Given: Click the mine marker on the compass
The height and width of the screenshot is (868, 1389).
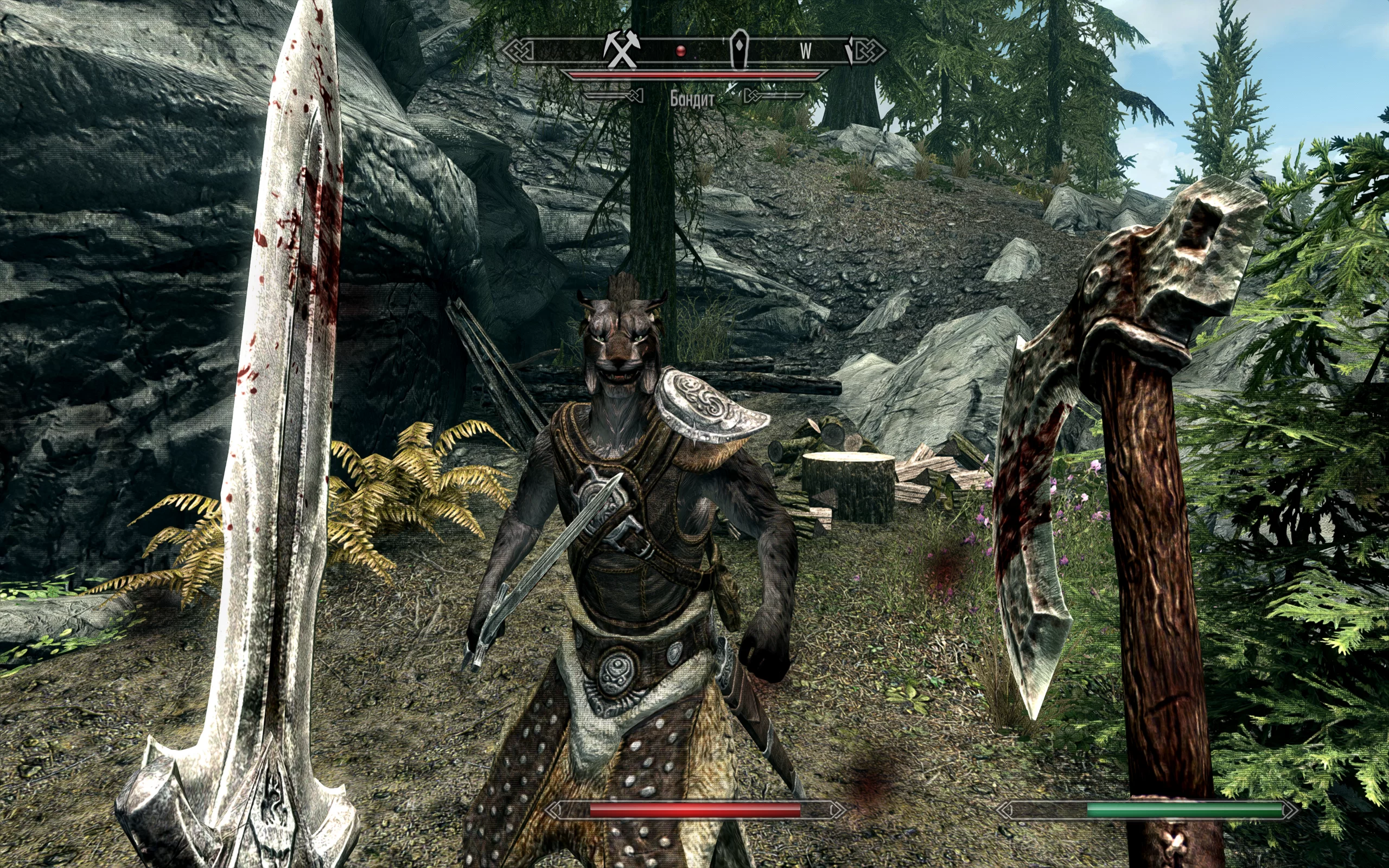Looking at the screenshot, I should tap(621, 50).
